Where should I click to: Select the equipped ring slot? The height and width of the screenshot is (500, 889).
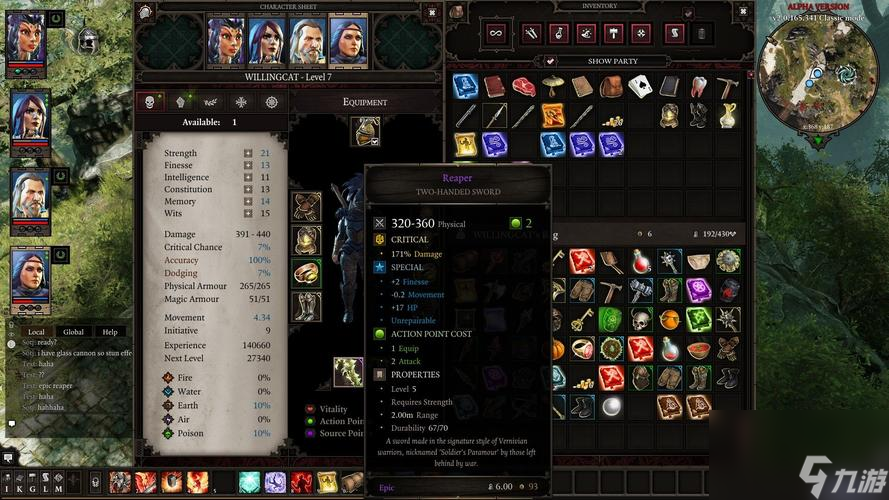306,273
